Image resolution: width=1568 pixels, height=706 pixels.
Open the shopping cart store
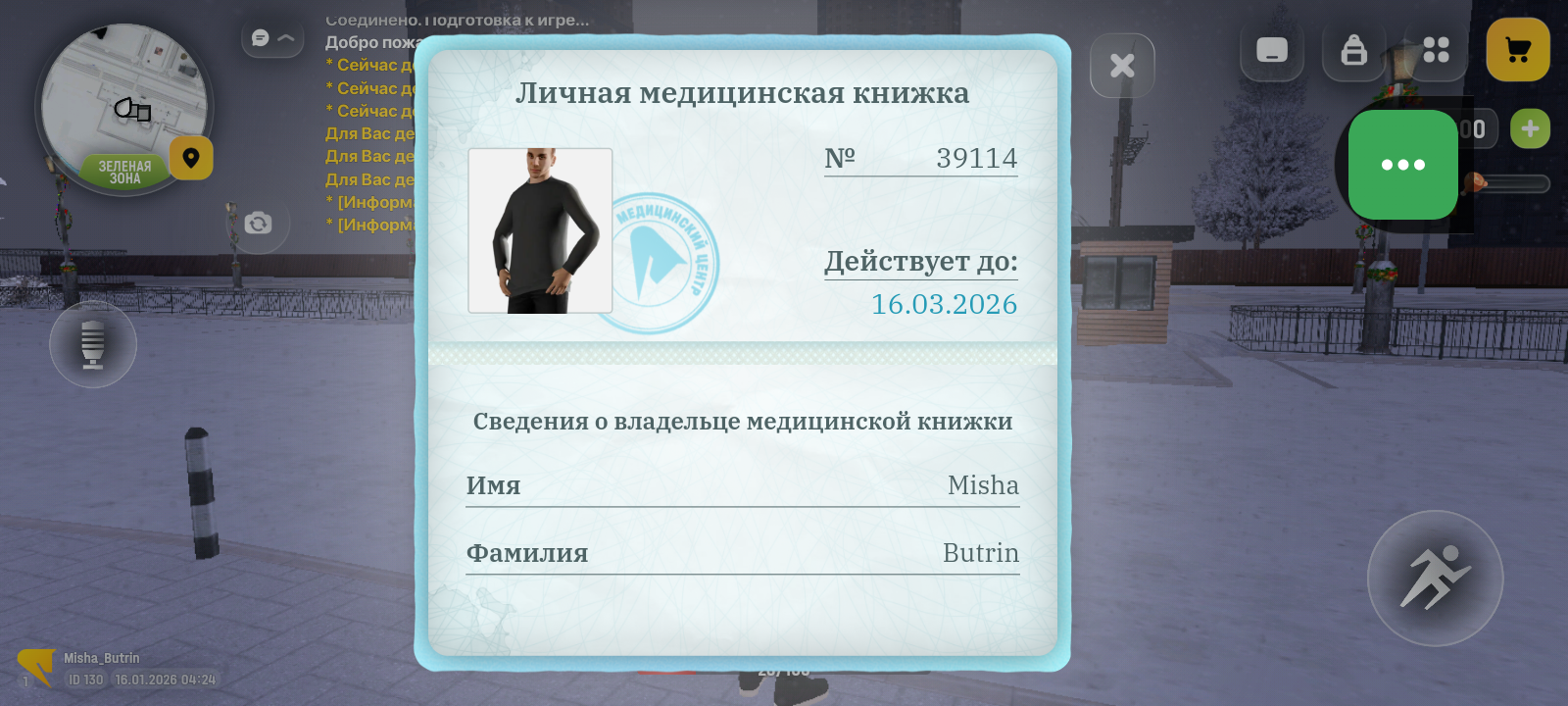tap(1517, 46)
